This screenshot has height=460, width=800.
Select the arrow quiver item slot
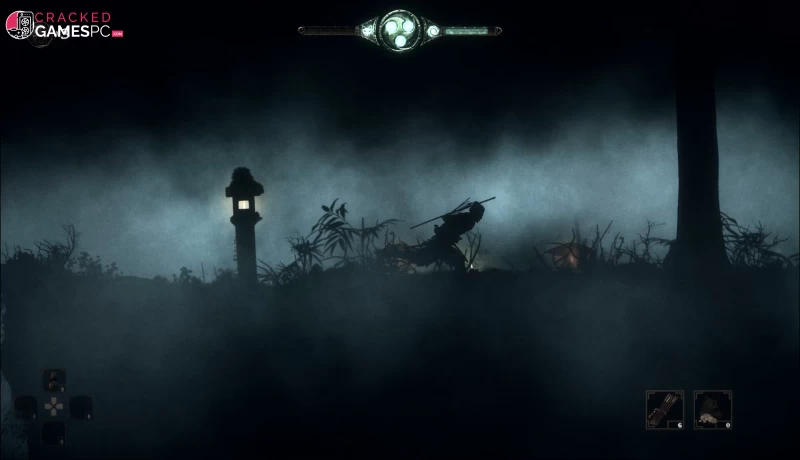(x=664, y=409)
